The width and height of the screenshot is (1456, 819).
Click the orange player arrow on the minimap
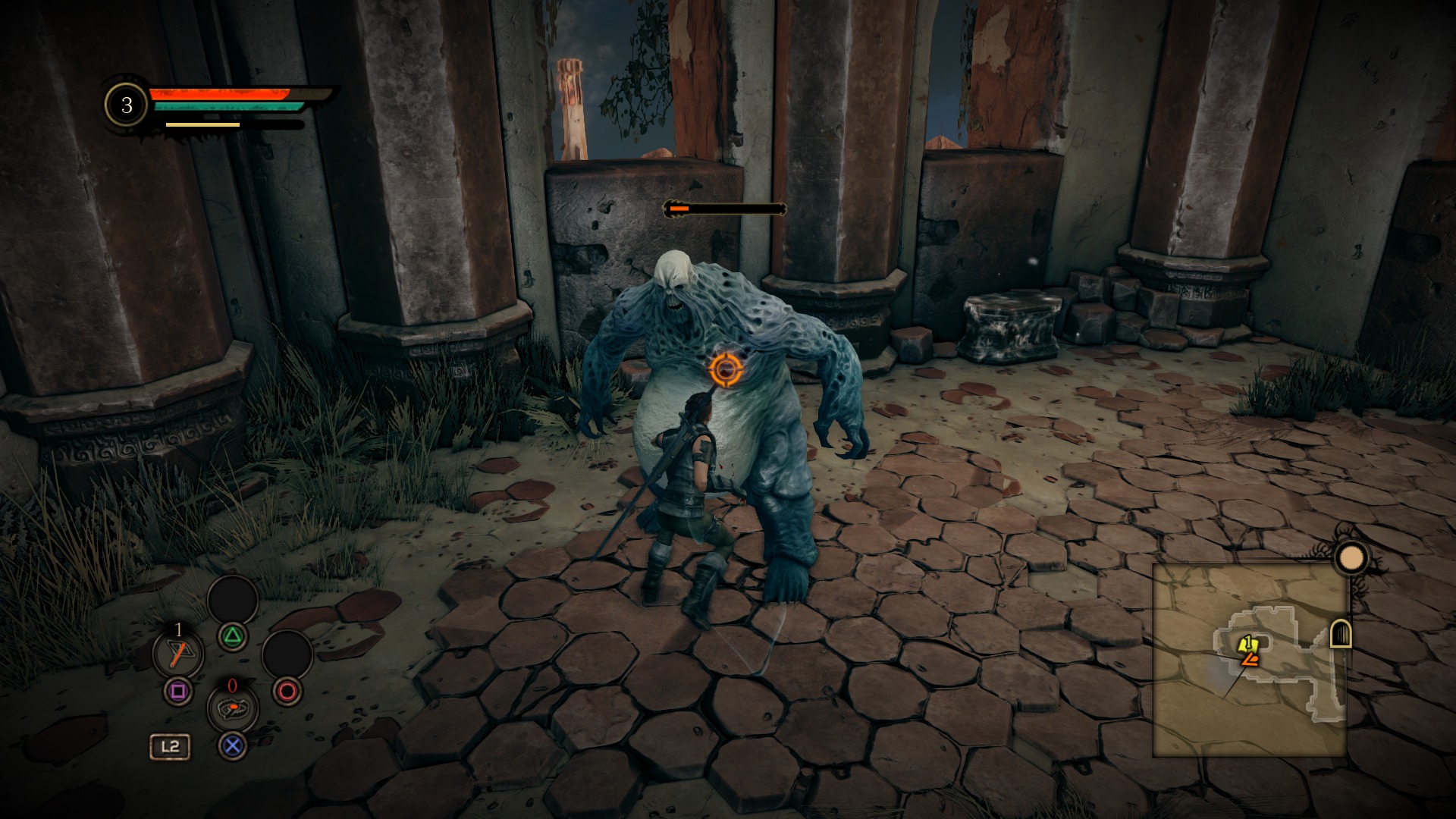(x=1249, y=661)
